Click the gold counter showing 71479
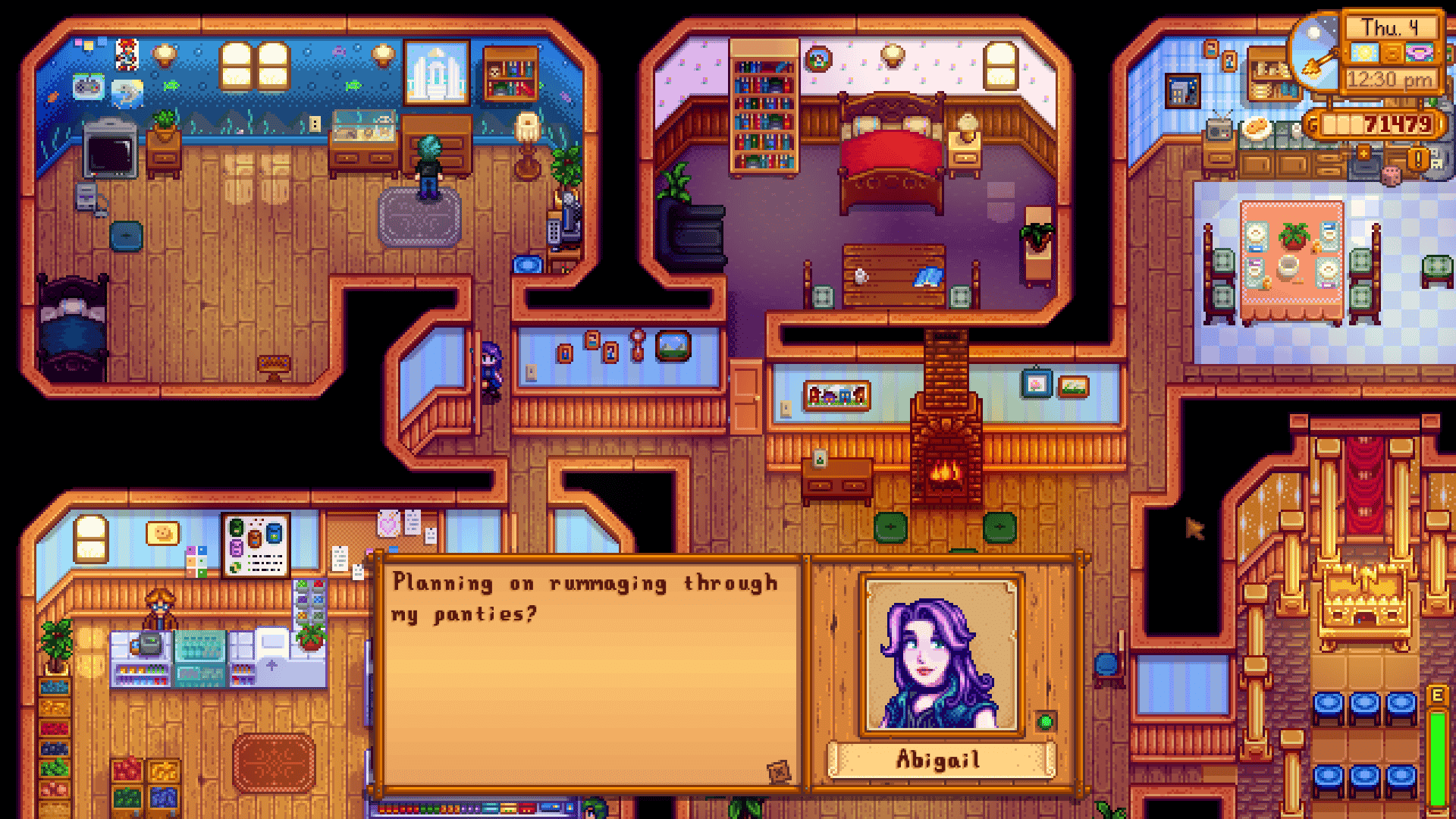Viewport: 1456px width, 819px height. [1397, 123]
